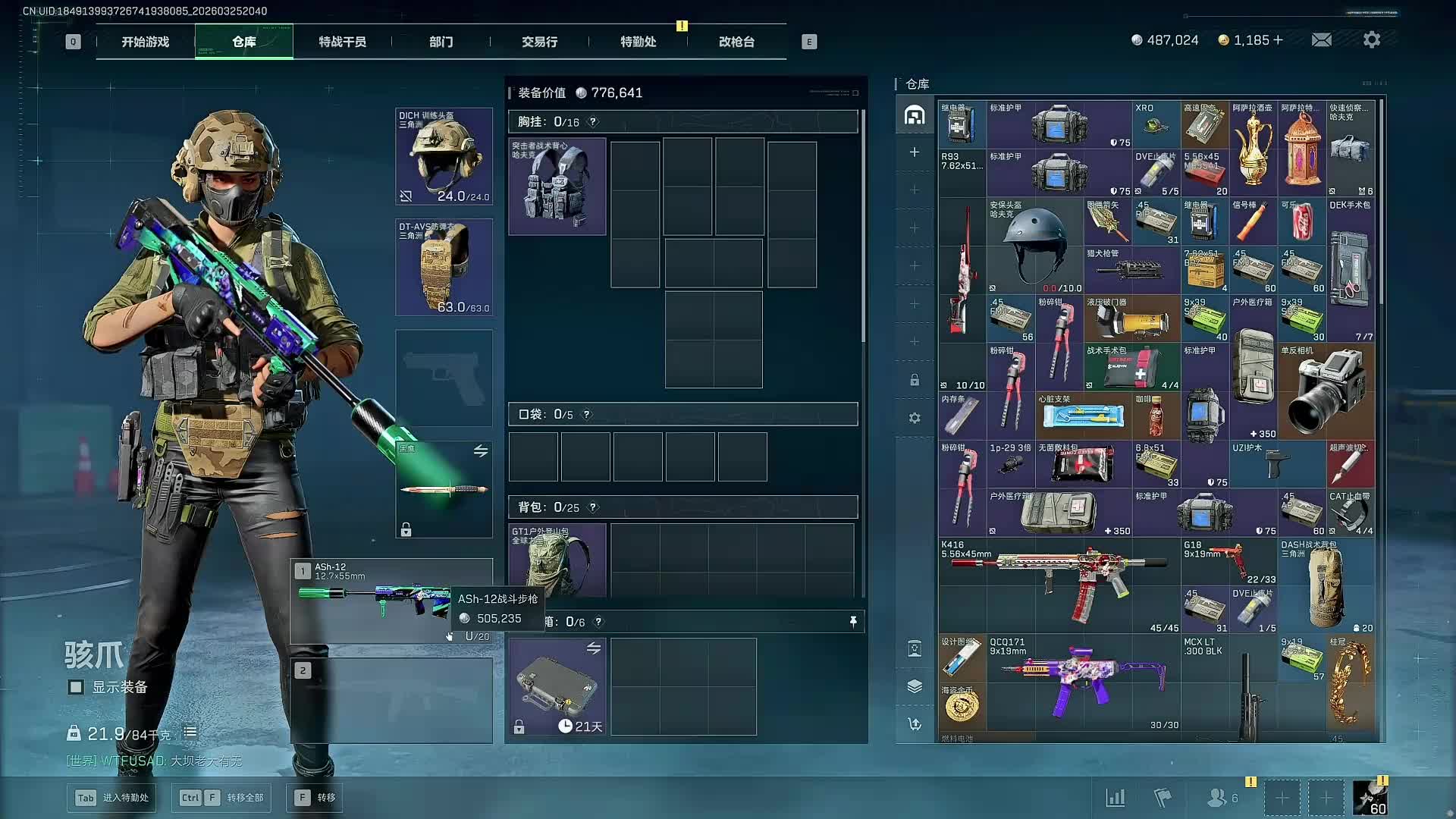The image size is (1456, 819).
Task: Choose the GT1 backpack slot
Action: pos(557,560)
